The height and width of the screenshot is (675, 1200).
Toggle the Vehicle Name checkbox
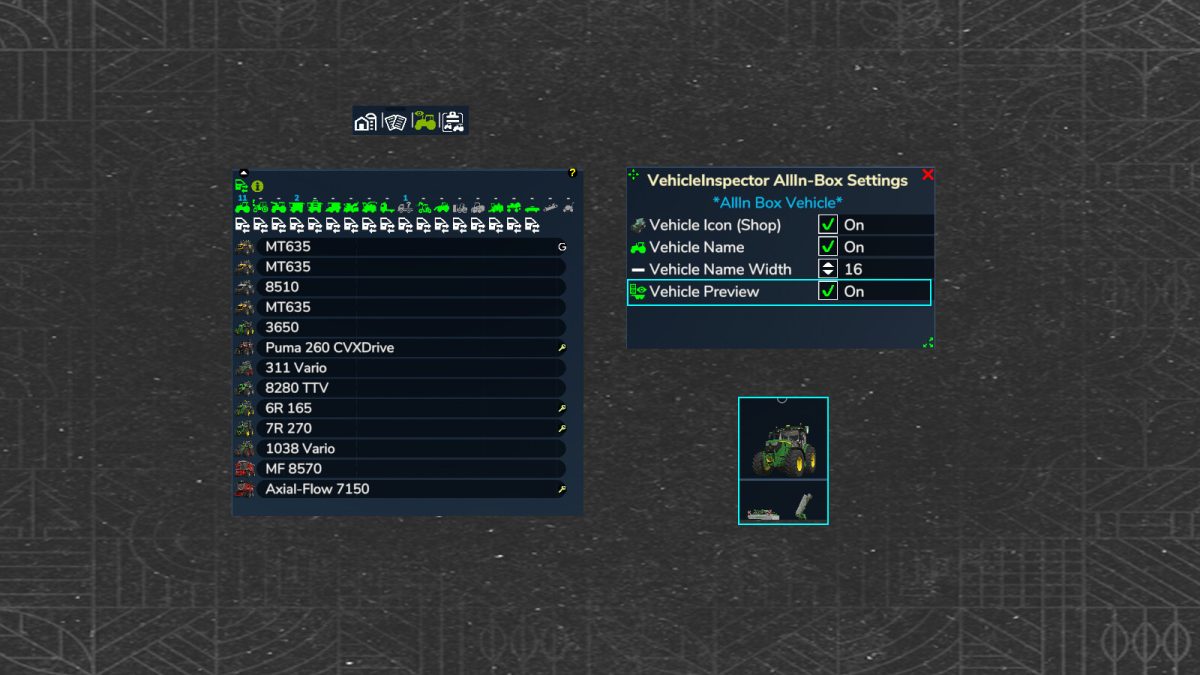(827, 247)
